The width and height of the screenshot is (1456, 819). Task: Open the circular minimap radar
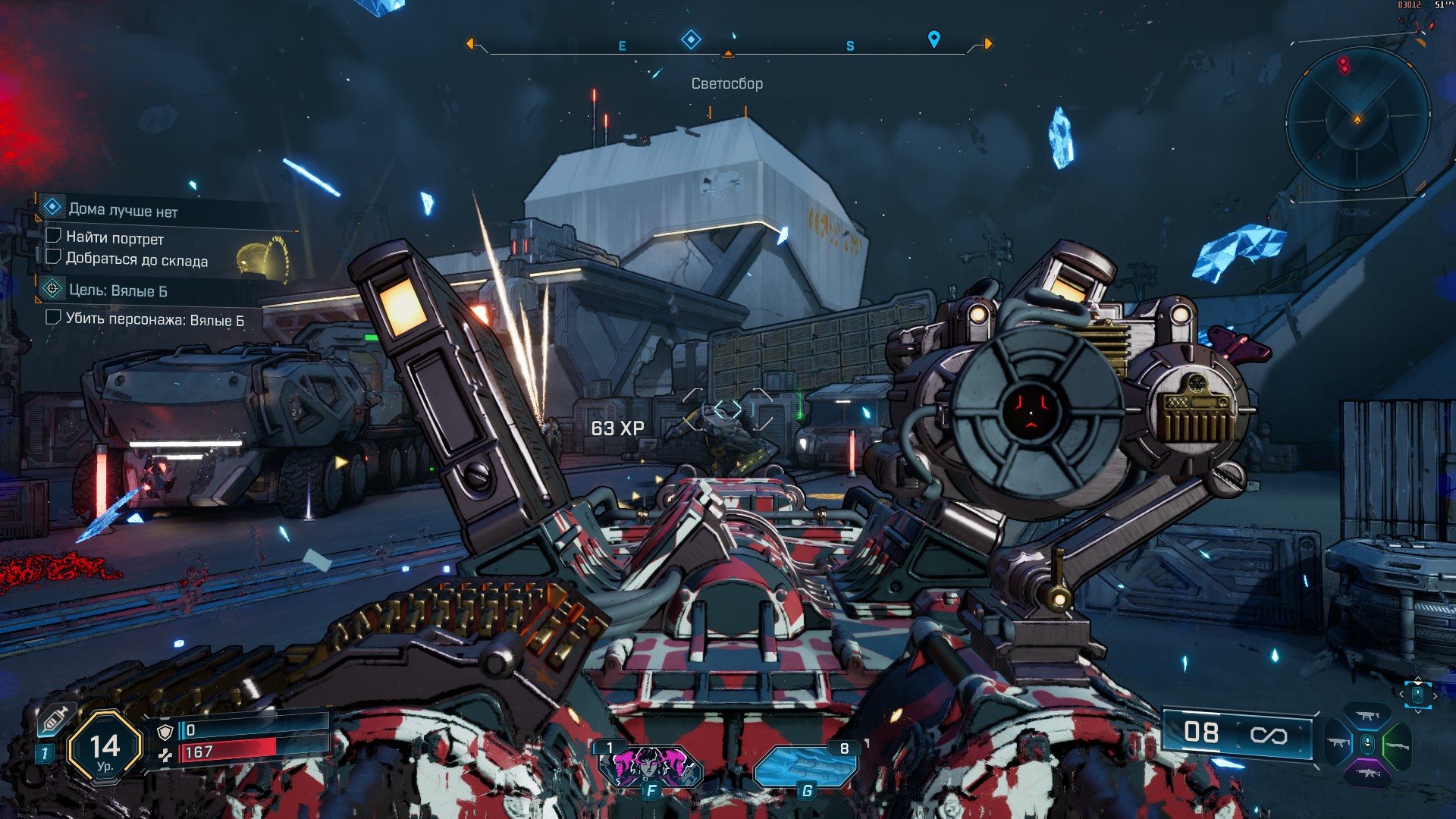(1357, 120)
